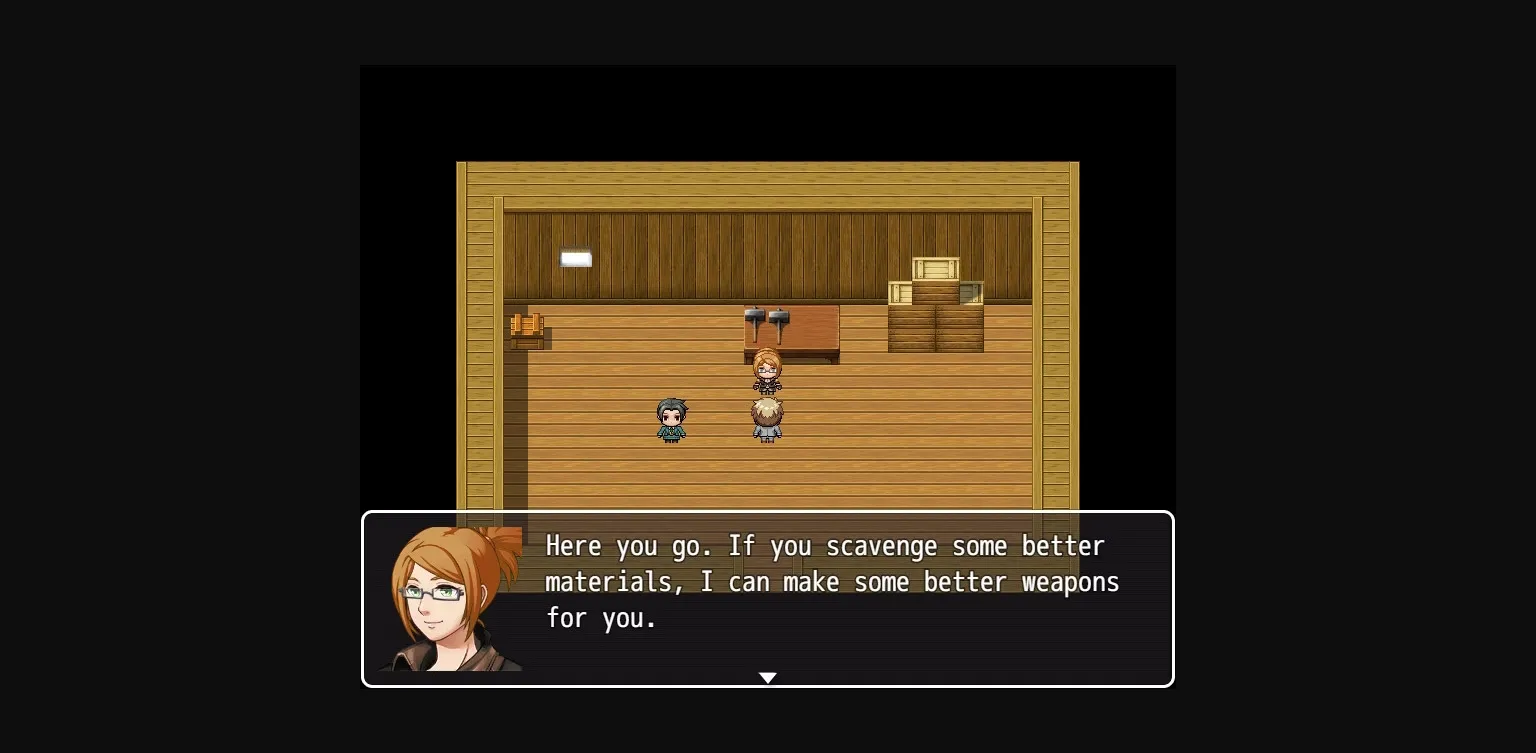Advance the conversation via the dialogue box
1536x753 pixels.
768,598
